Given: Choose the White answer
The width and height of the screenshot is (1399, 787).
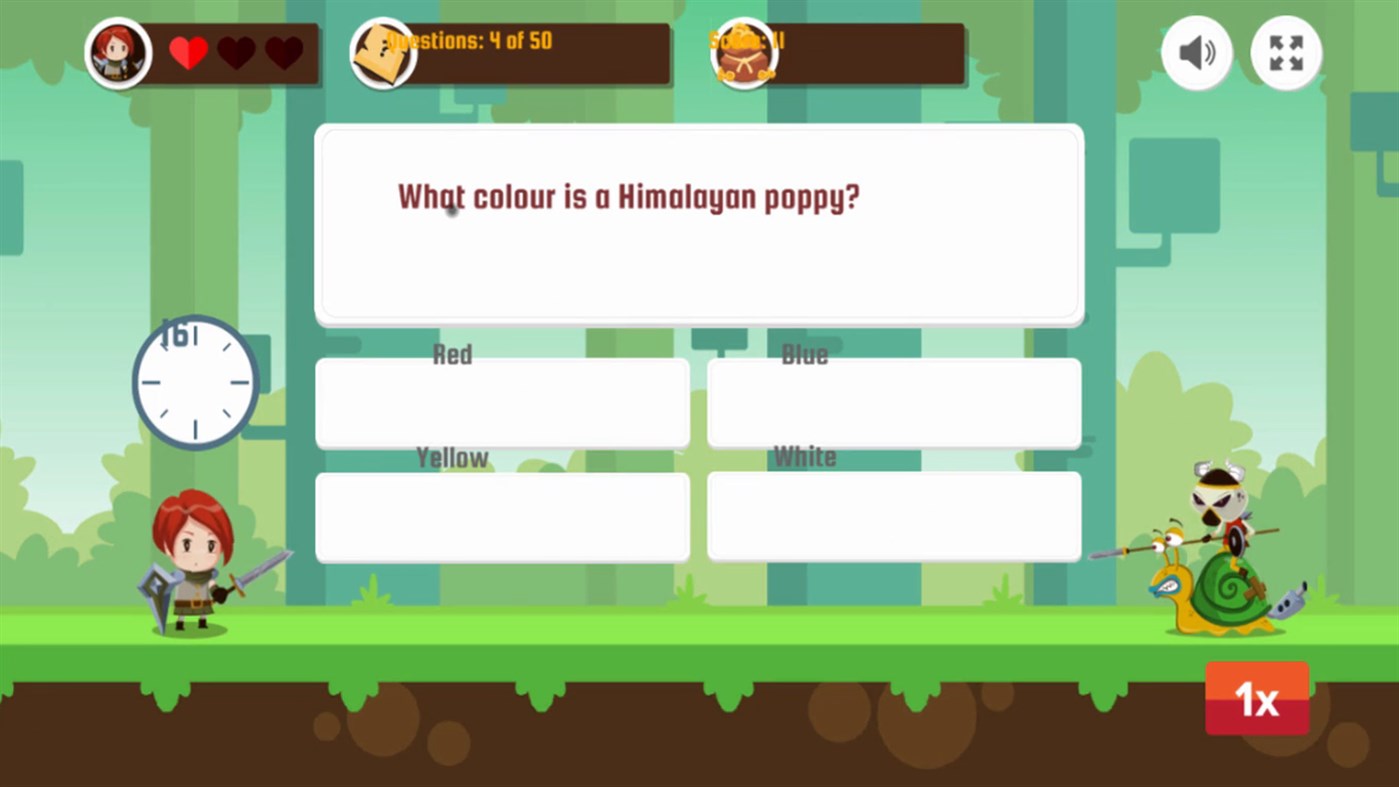Looking at the screenshot, I should [x=893, y=516].
